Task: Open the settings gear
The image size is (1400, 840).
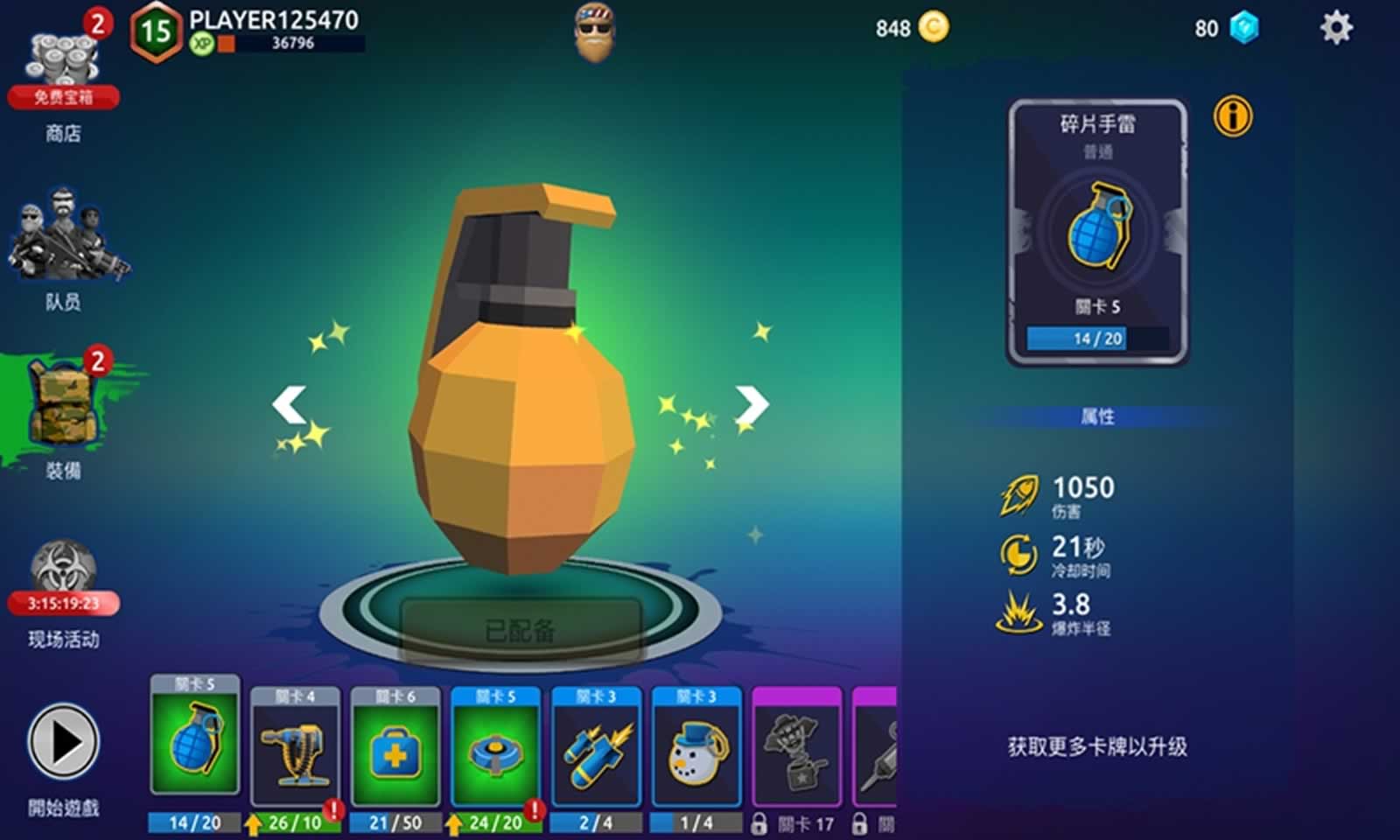Action: [1337, 28]
